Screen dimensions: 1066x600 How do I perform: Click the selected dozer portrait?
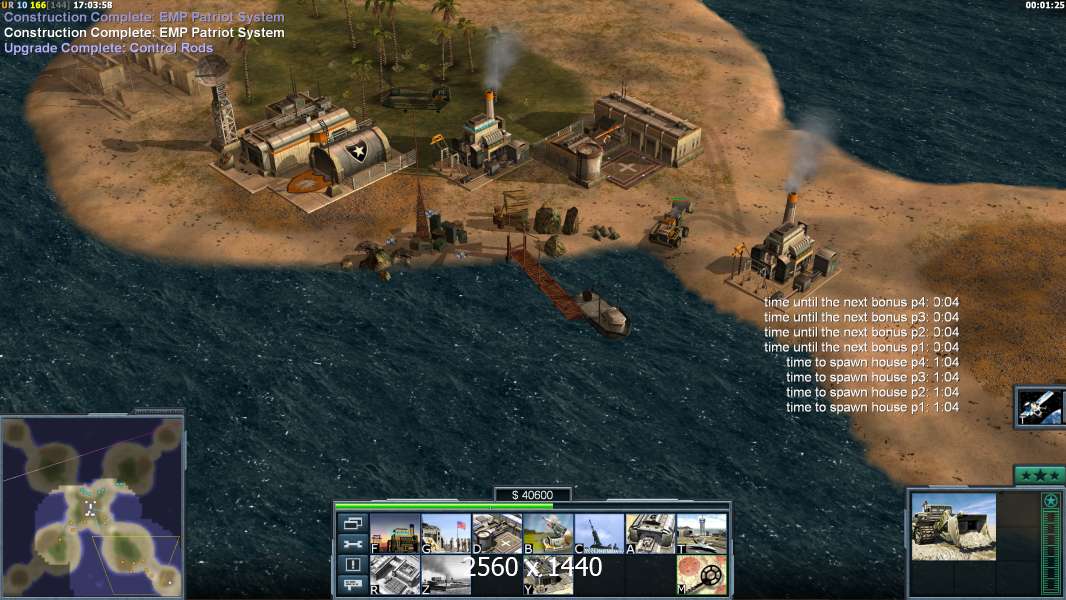(x=953, y=526)
